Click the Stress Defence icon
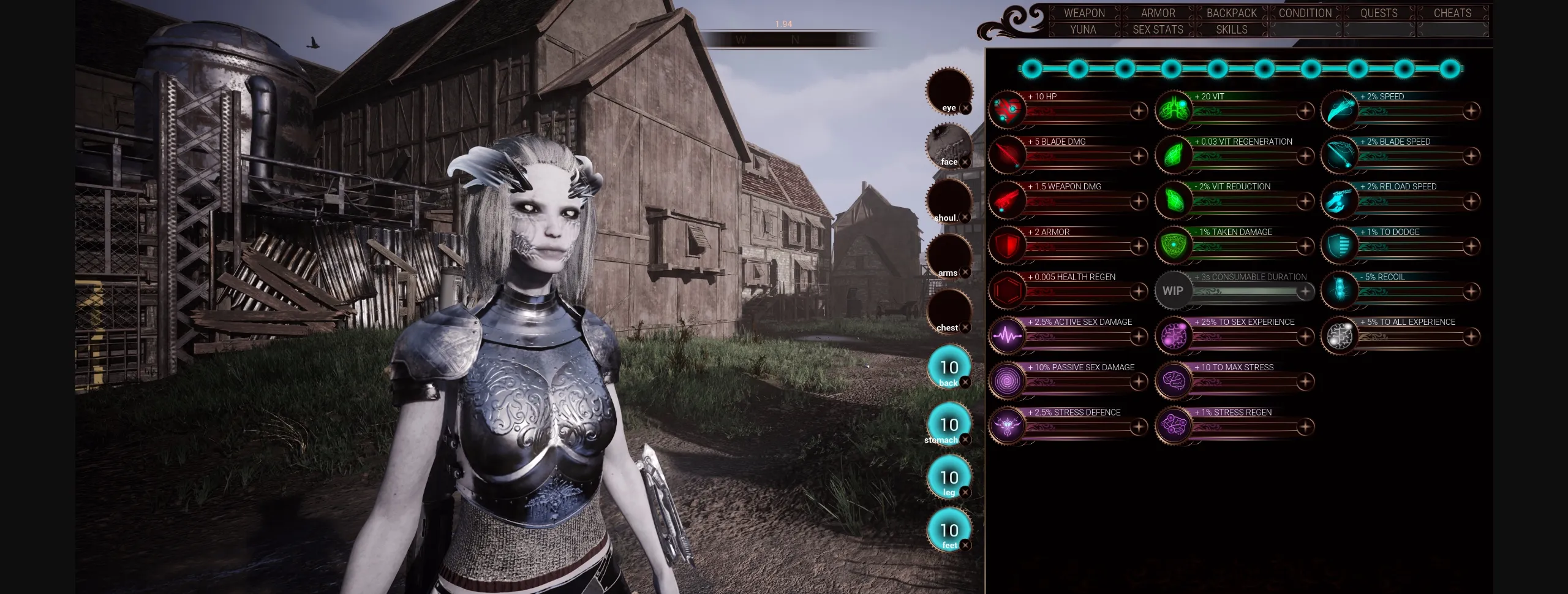The height and width of the screenshot is (594, 1568). [1007, 426]
